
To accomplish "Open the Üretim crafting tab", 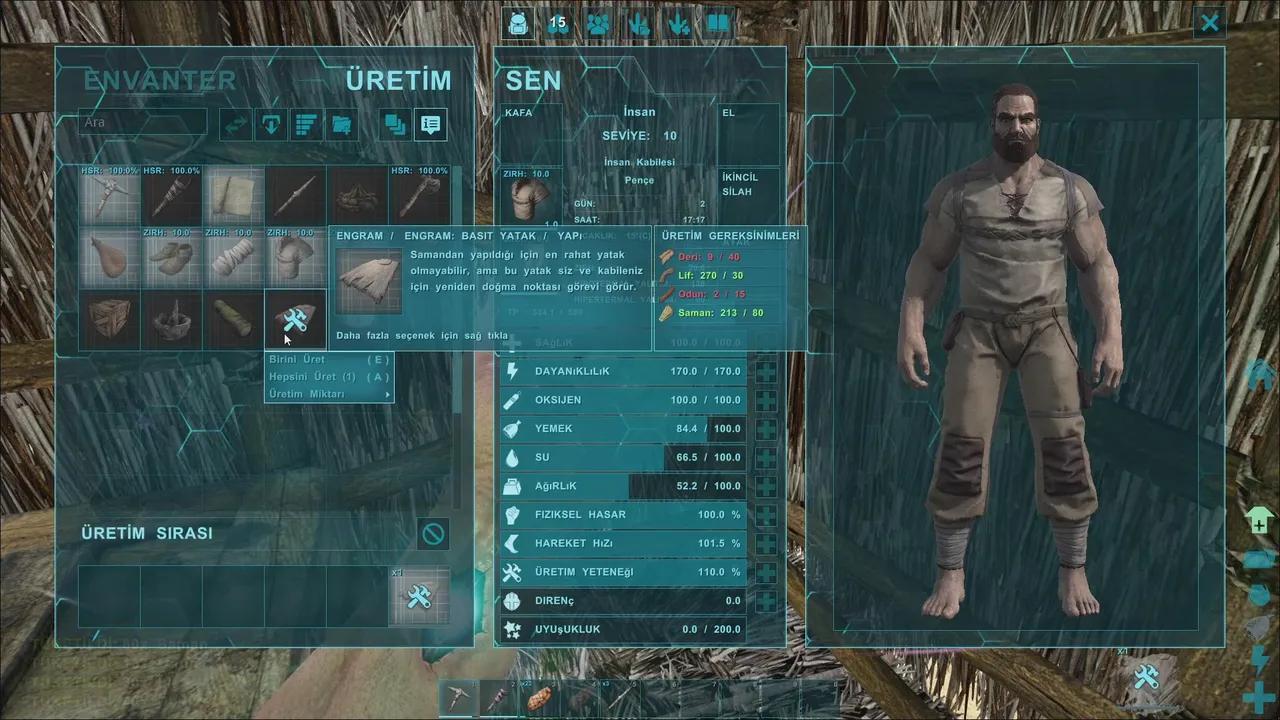I will click(398, 81).
